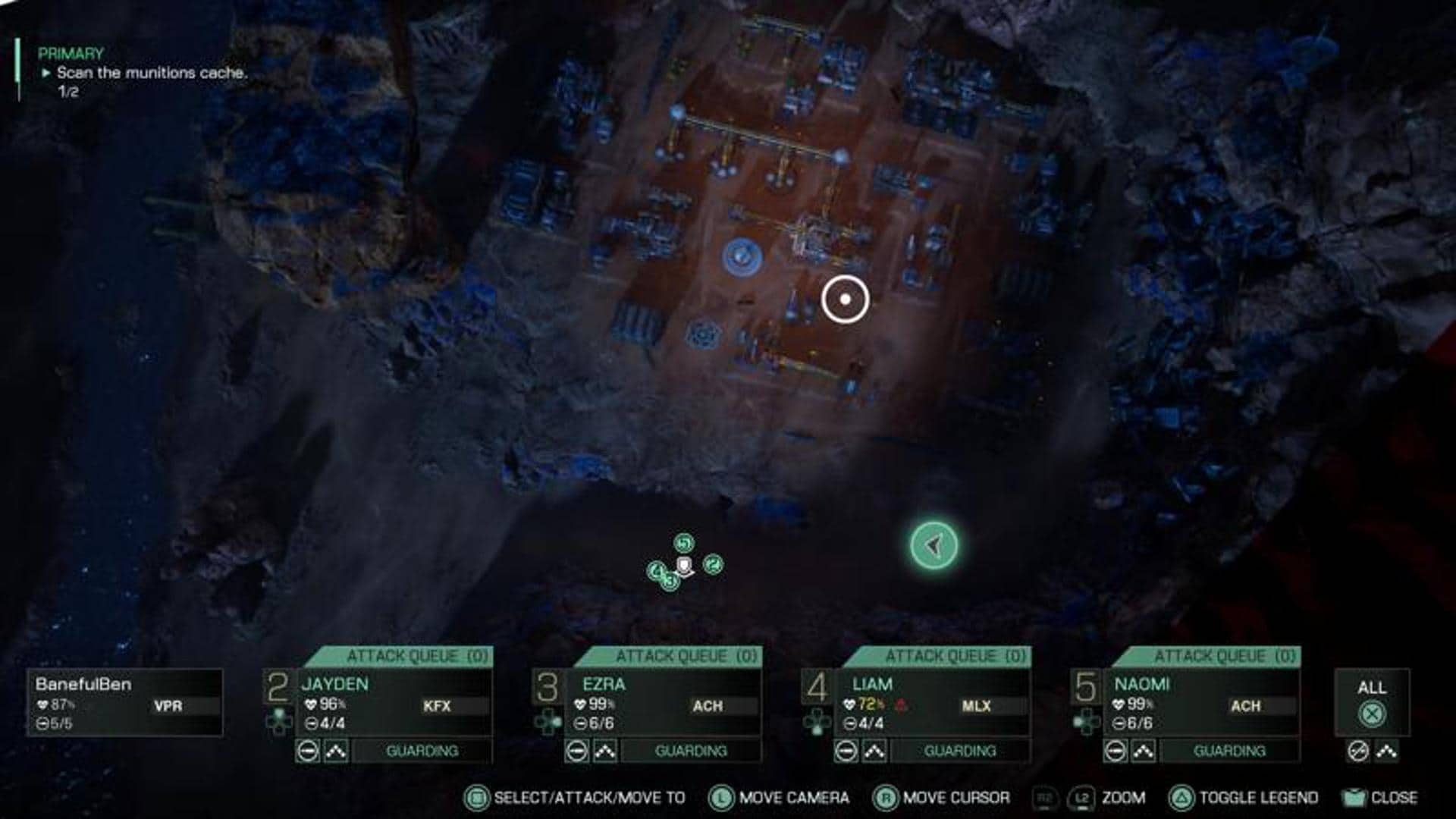1456x819 pixels.
Task: Click the formation icon under Naomi's card
Action: (1143, 752)
